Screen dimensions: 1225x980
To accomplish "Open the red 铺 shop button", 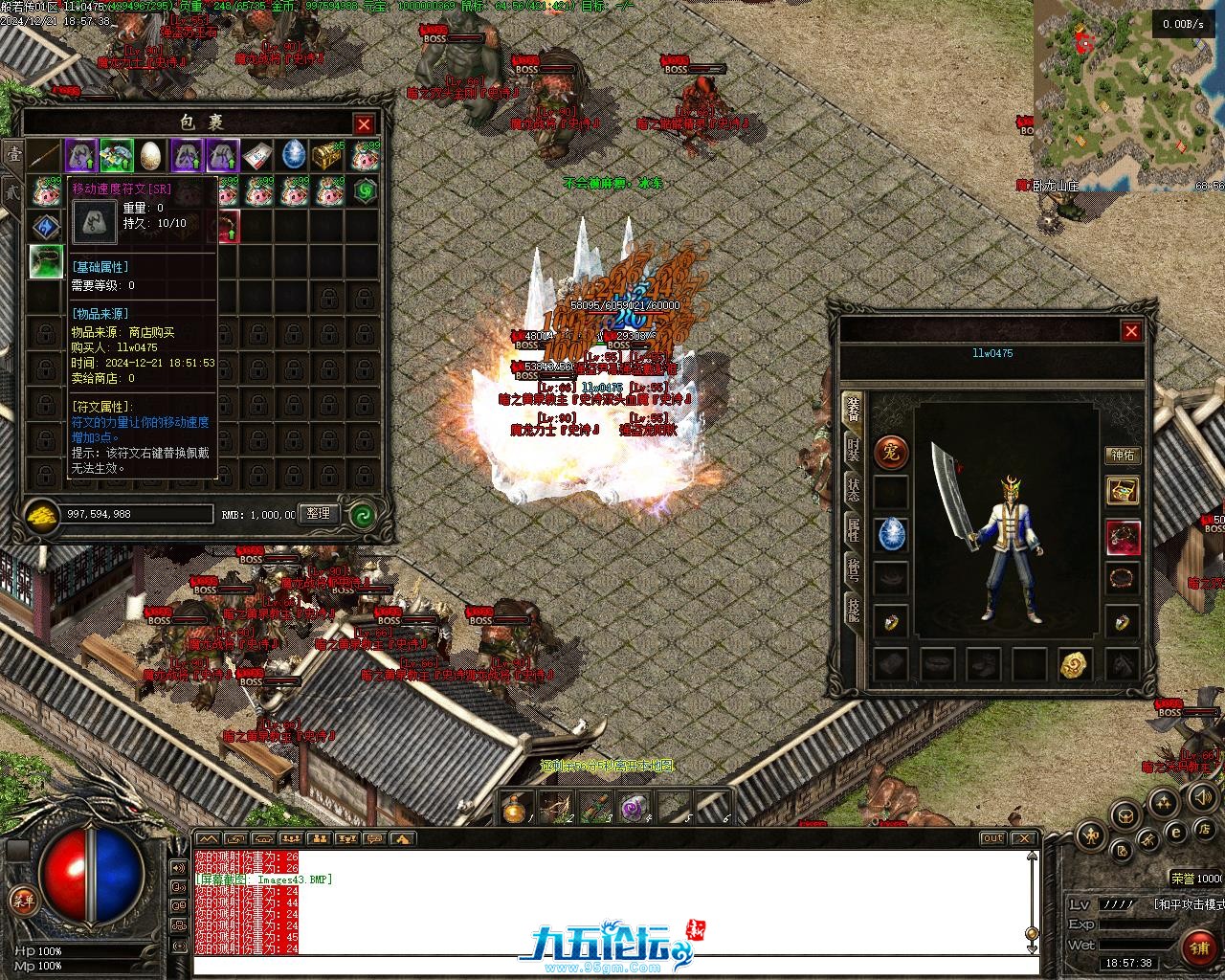I will click(x=1198, y=947).
